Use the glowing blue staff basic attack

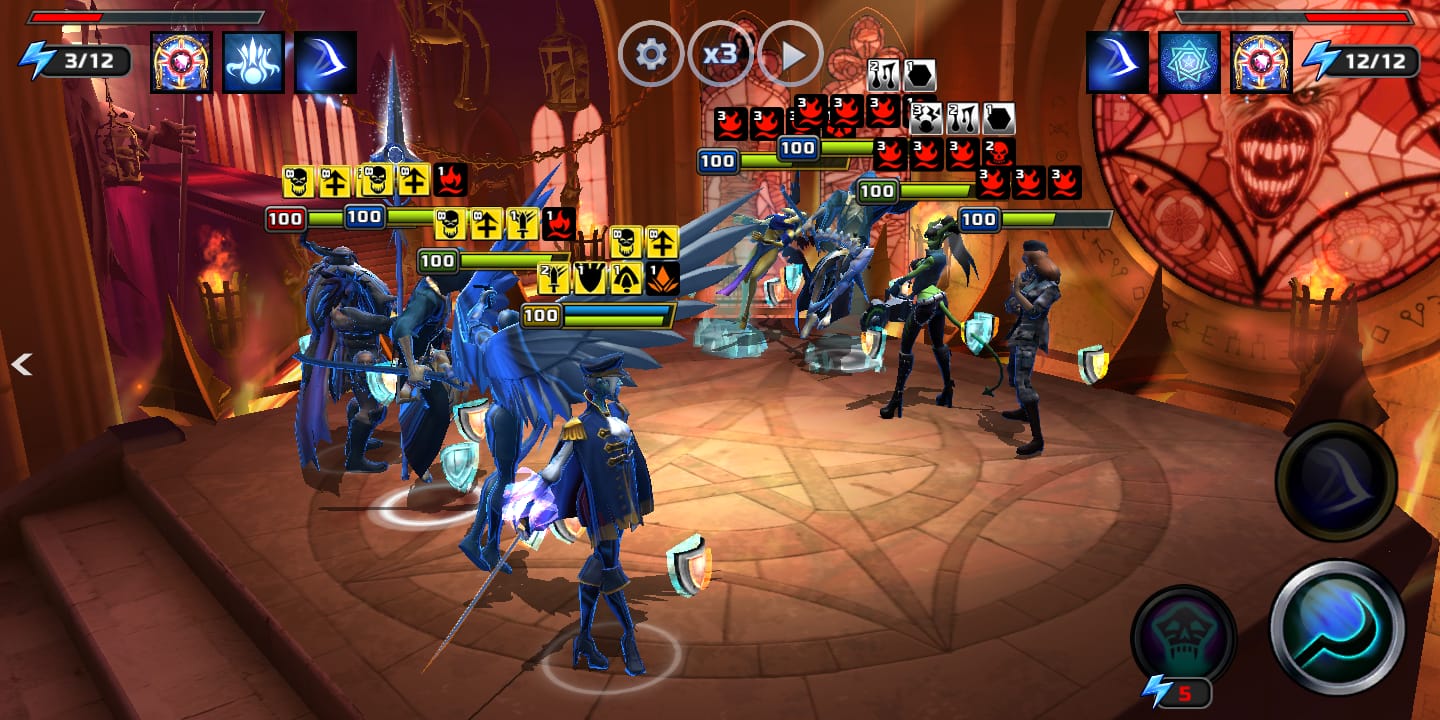(1337, 627)
